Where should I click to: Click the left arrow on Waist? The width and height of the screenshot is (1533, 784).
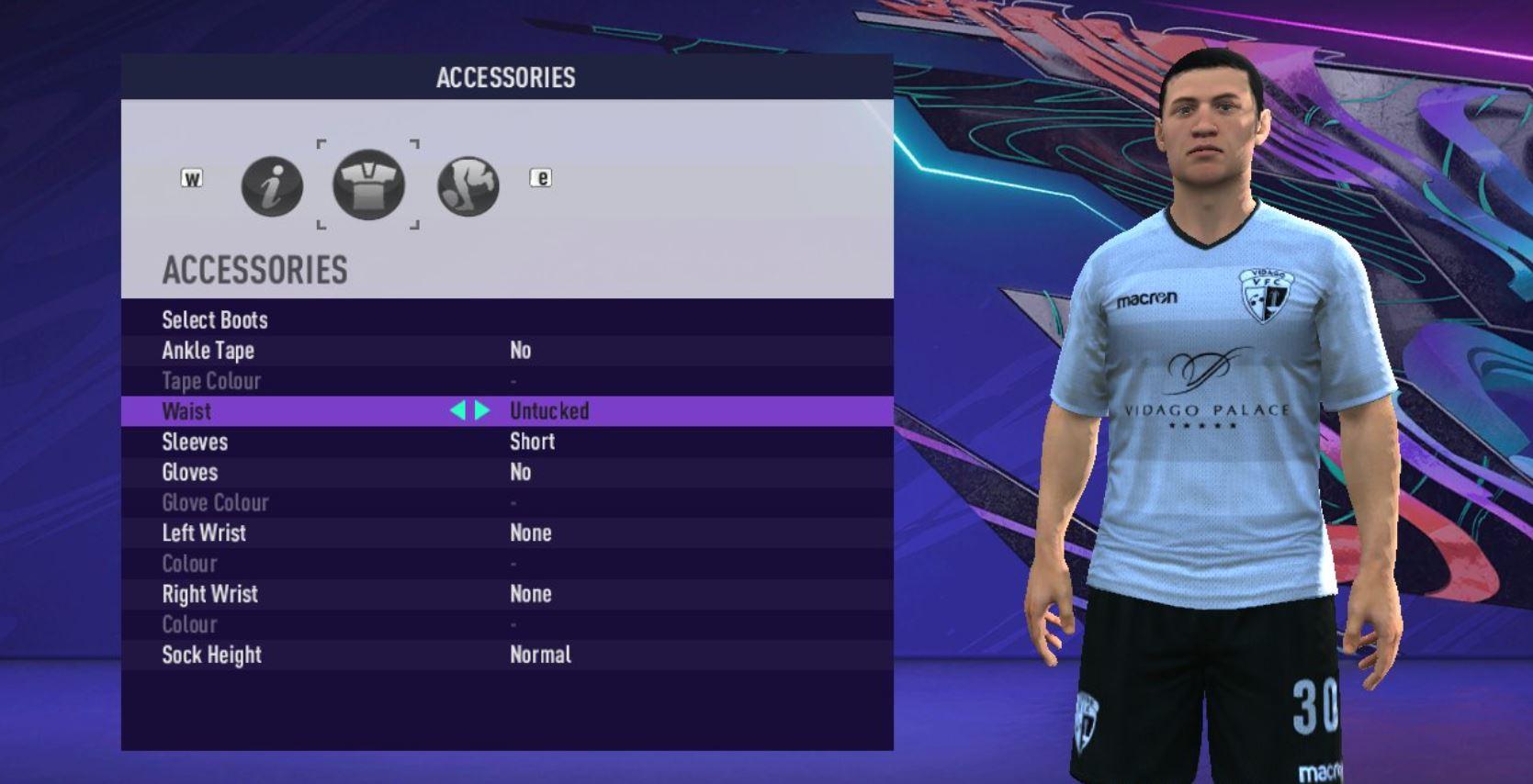pos(457,411)
